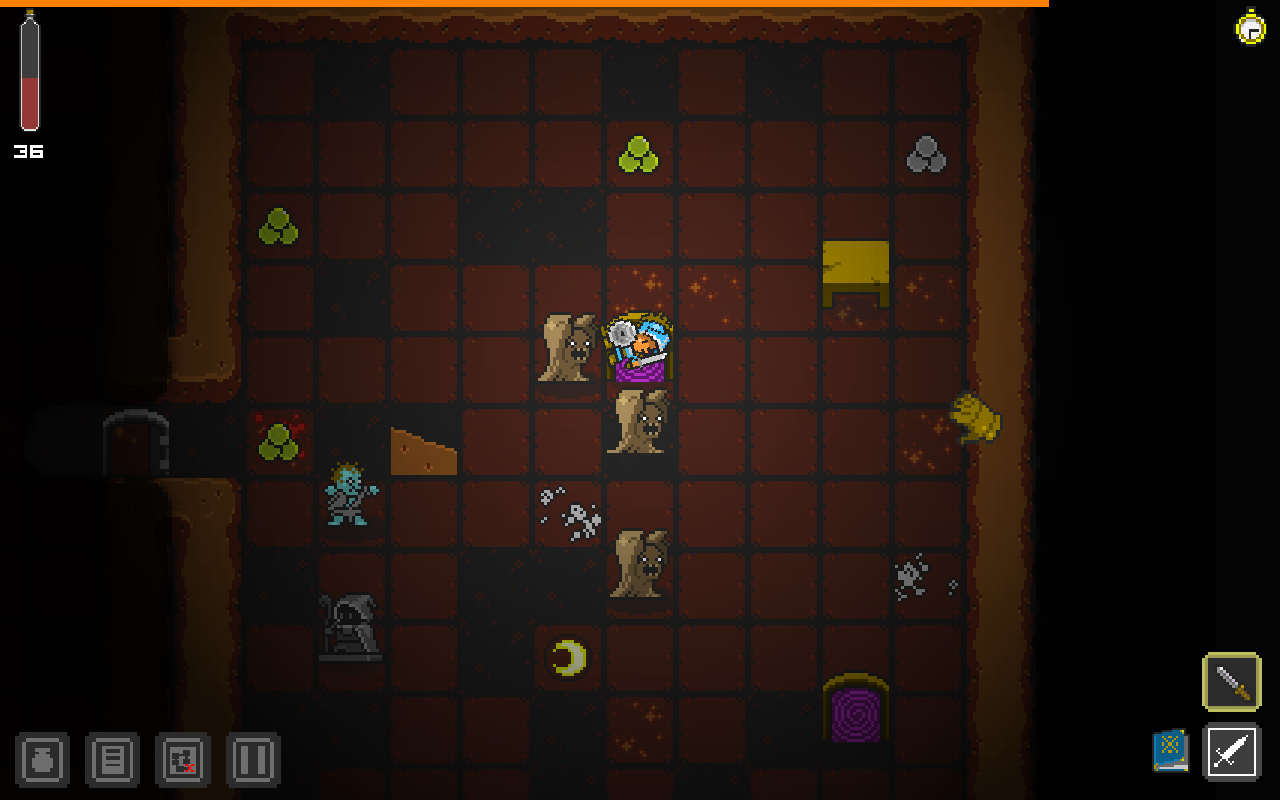Click the pocket watch icon
1280x800 pixels.
click(x=1250, y=30)
